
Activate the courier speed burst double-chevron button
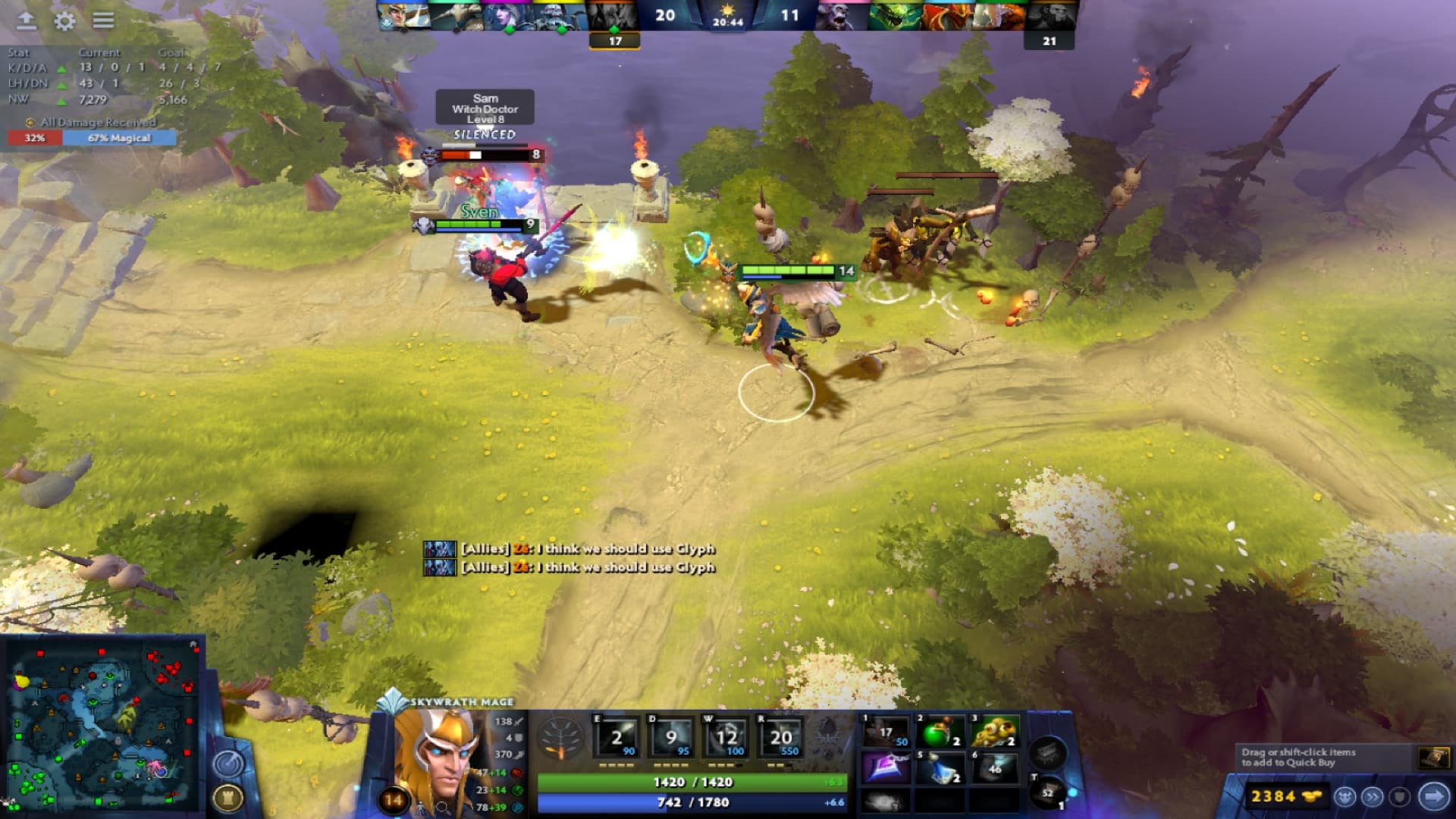(x=1372, y=798)
